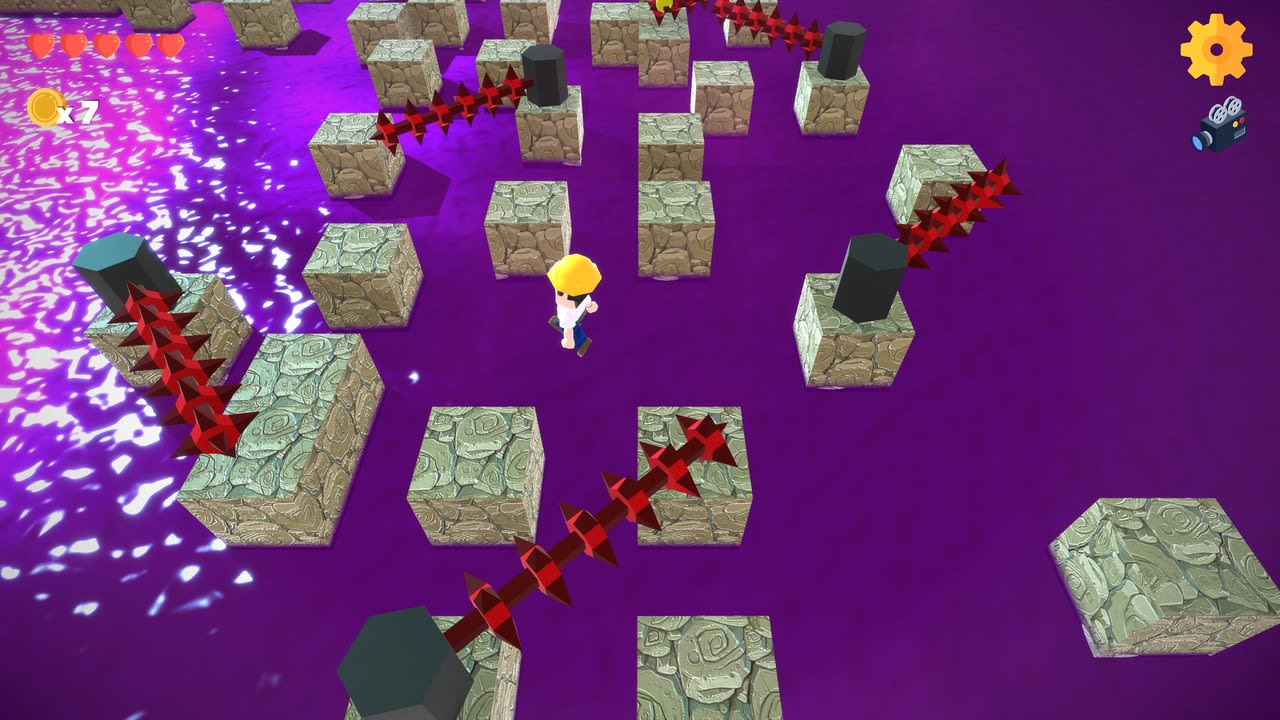Click the black hexagonal pillar at bottom
This screenshot has width=1280, height=720.
(x=395, y=660)
